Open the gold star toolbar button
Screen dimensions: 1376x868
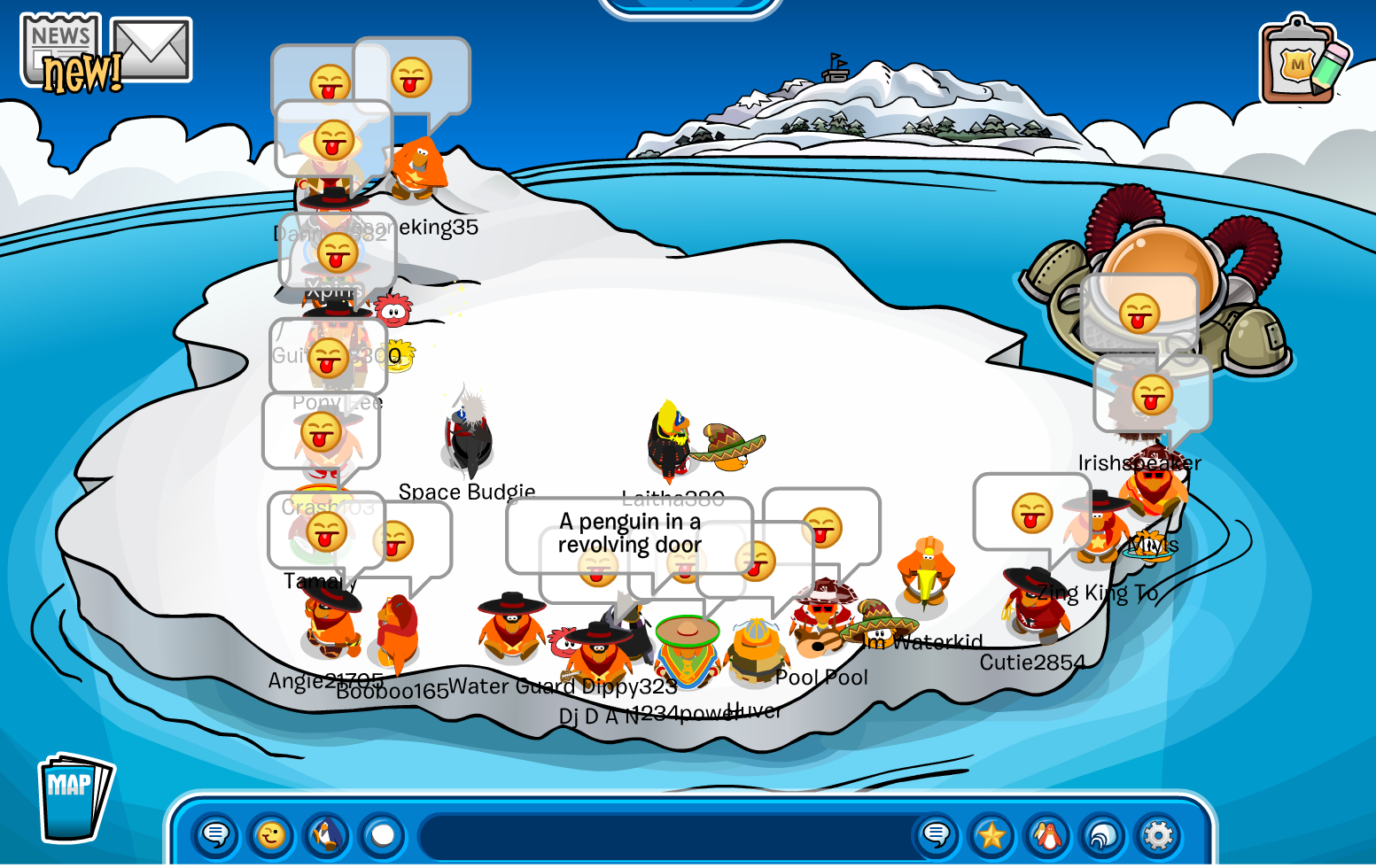[992, 835]
